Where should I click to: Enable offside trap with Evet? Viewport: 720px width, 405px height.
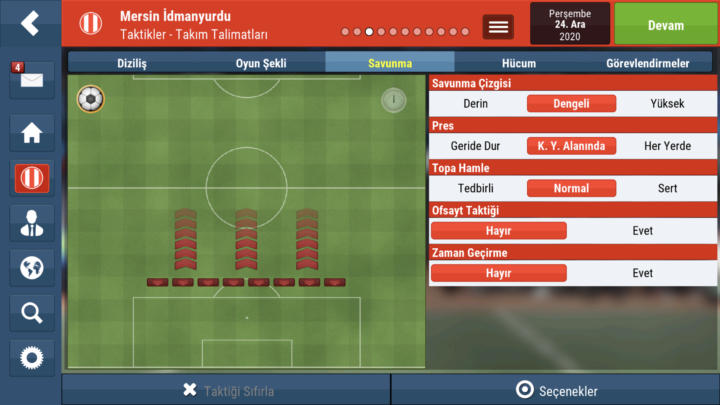coord(642,231)
